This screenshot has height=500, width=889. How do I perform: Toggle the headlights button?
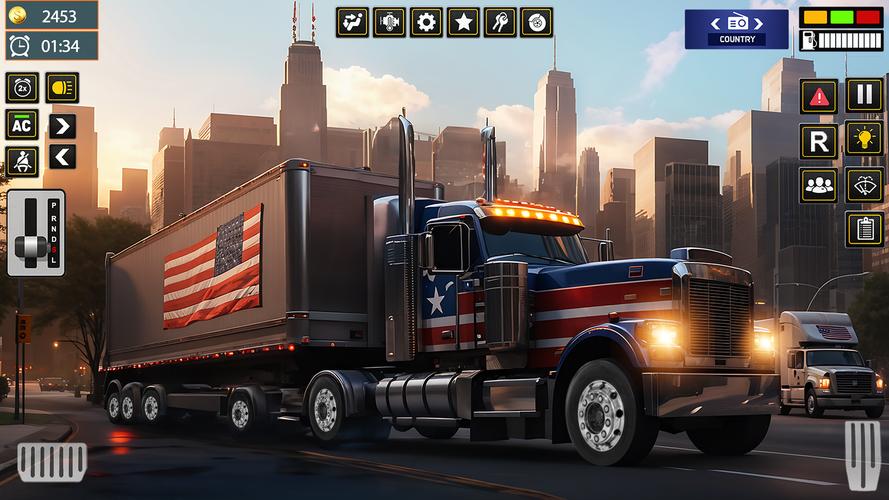[62, 87]
